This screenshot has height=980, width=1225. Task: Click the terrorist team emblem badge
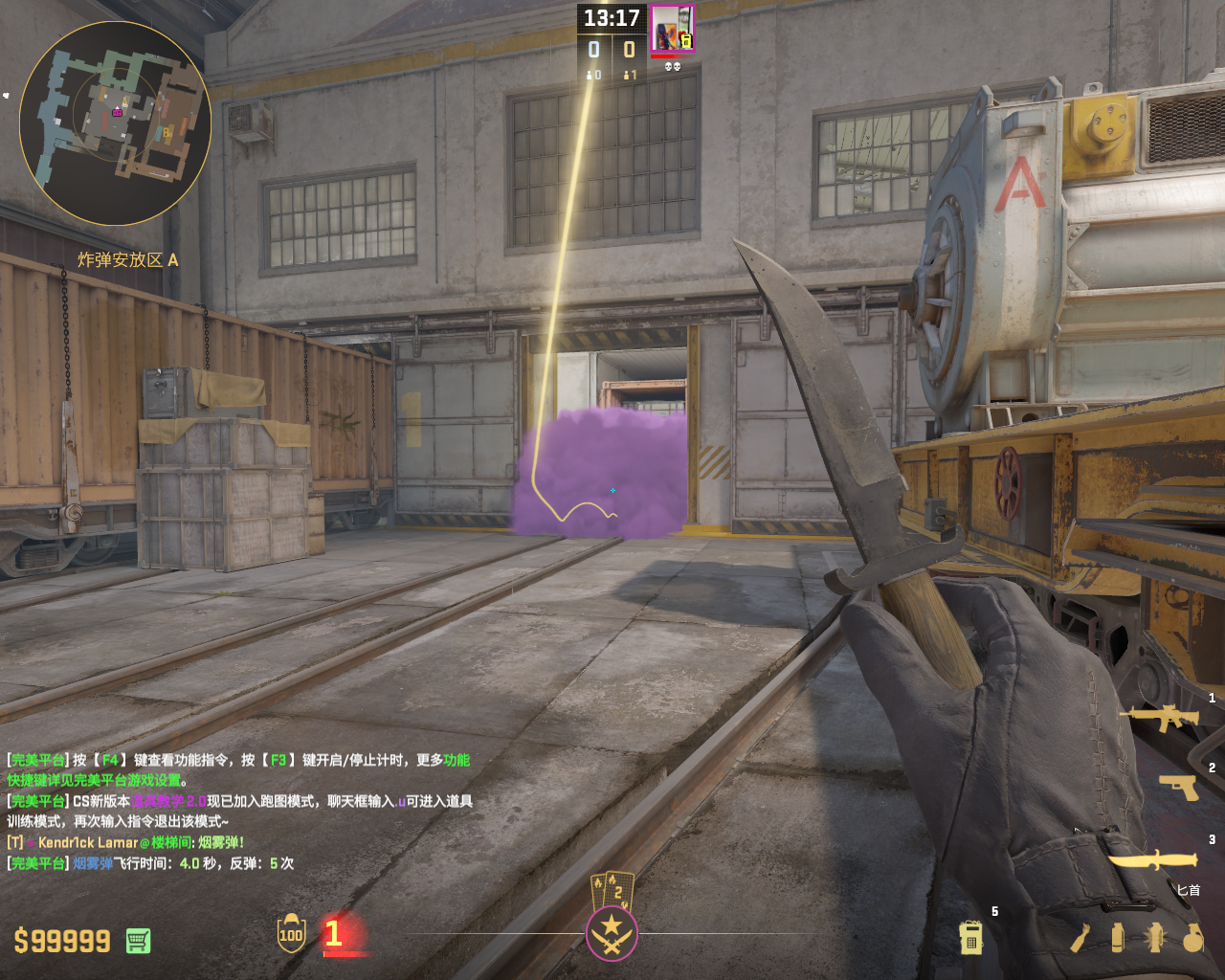[612, 933]
